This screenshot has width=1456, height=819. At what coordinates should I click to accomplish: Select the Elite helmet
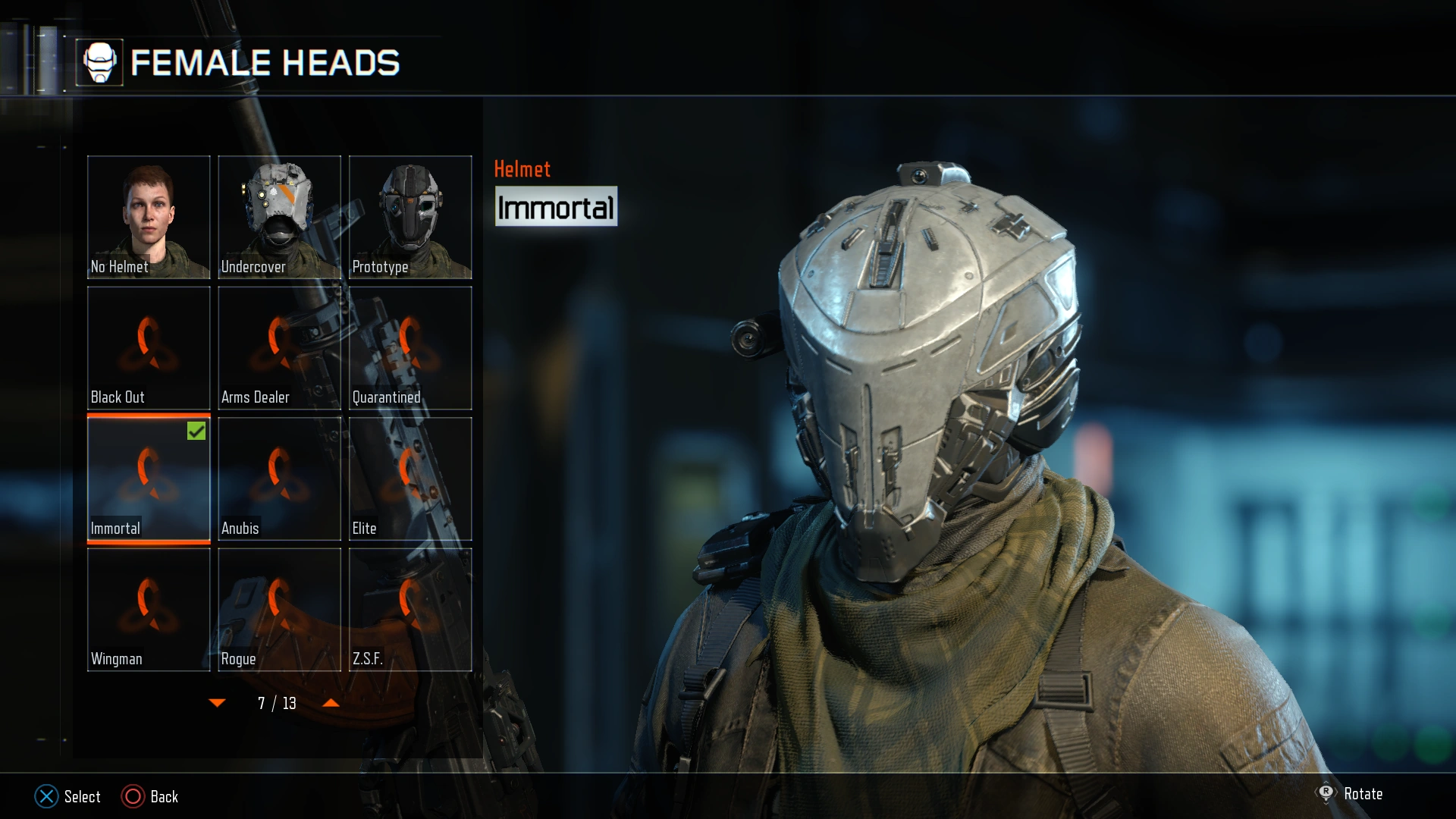pyautogui.click(x=410, y=479)
